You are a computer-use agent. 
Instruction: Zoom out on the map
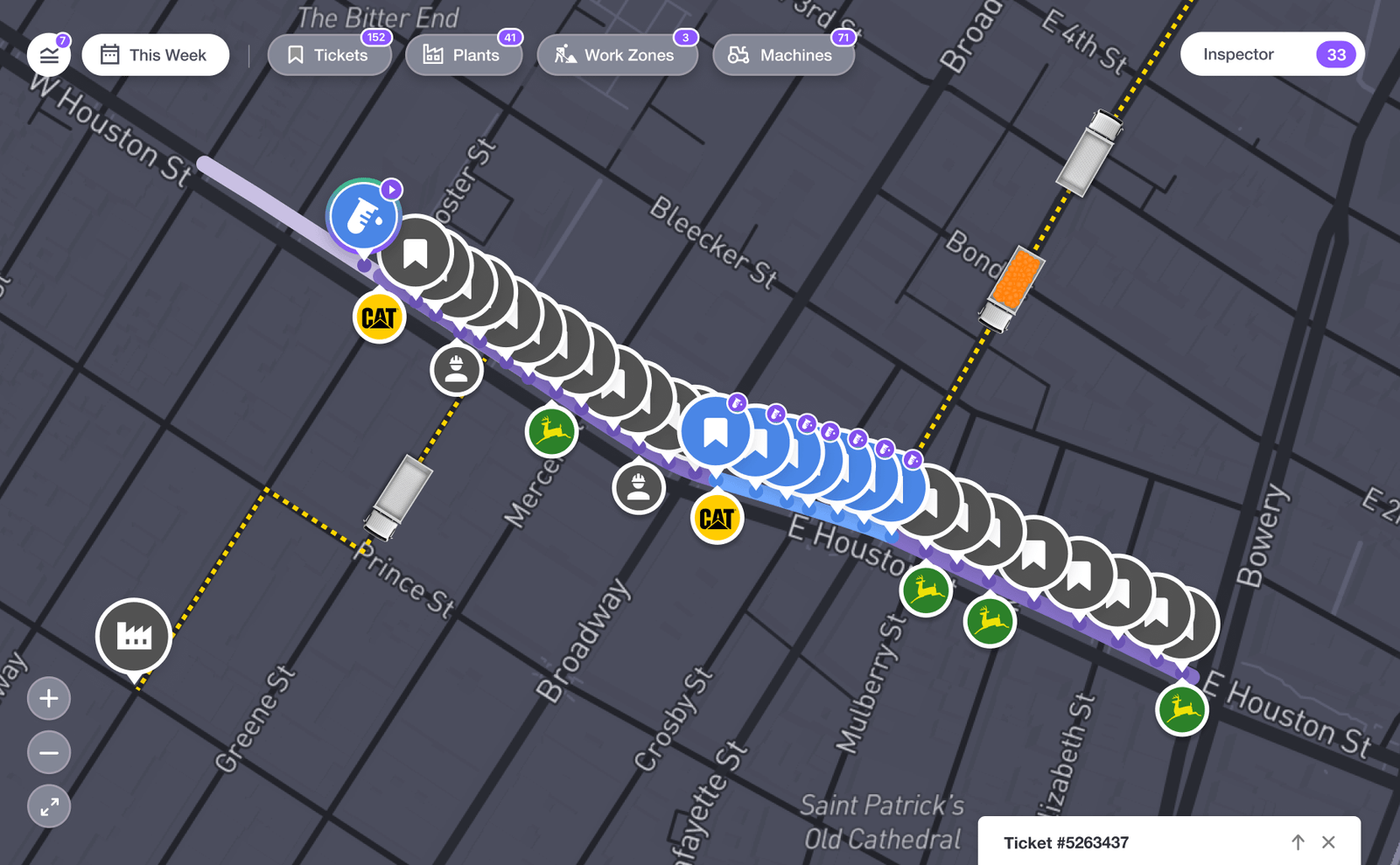tap(49, 752)
